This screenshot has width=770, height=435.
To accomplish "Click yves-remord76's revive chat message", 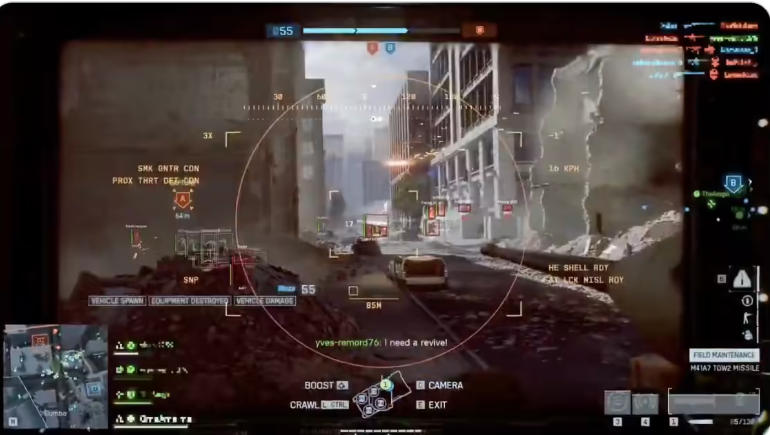I will tap(381, 343).
